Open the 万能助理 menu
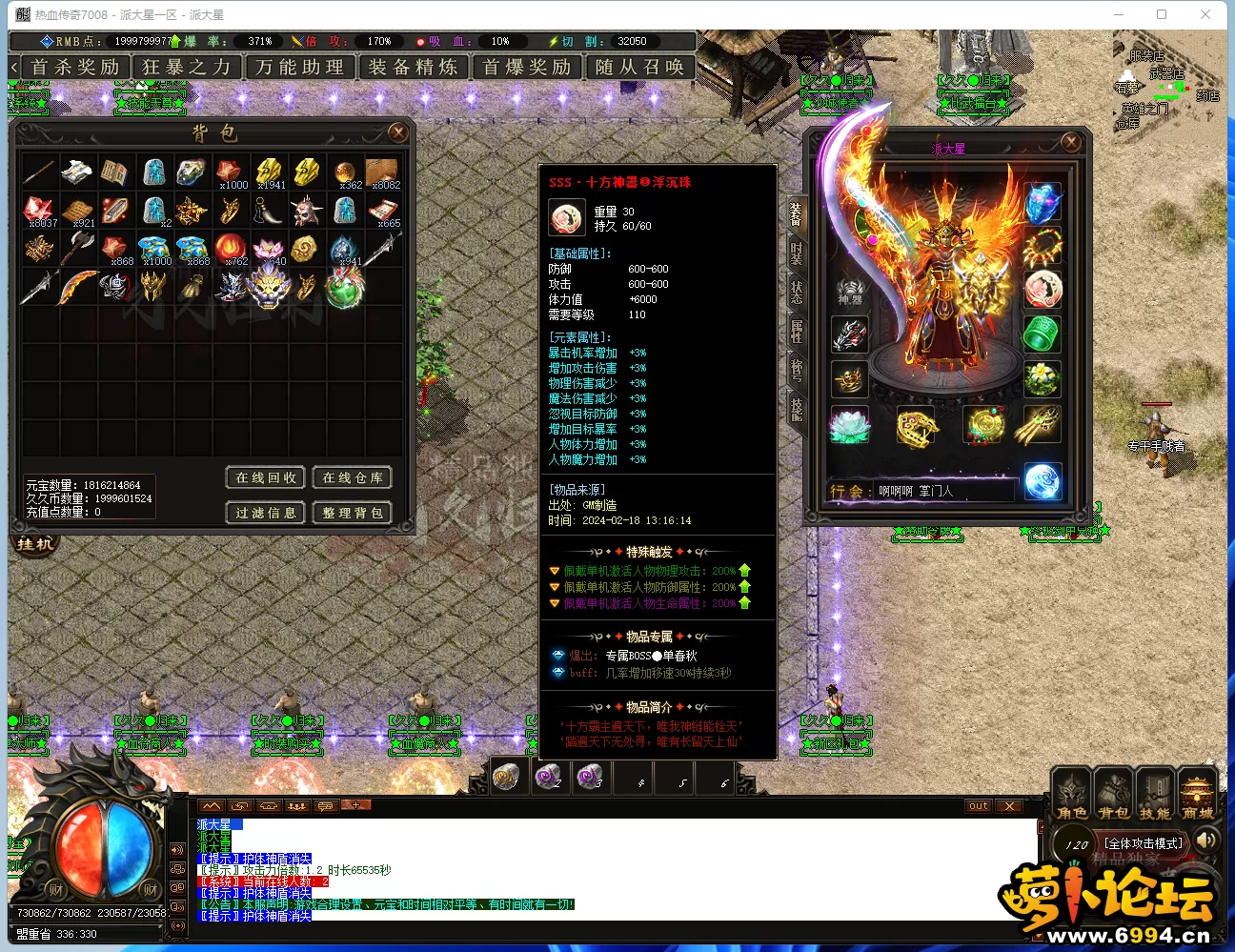 coord(300,68)
